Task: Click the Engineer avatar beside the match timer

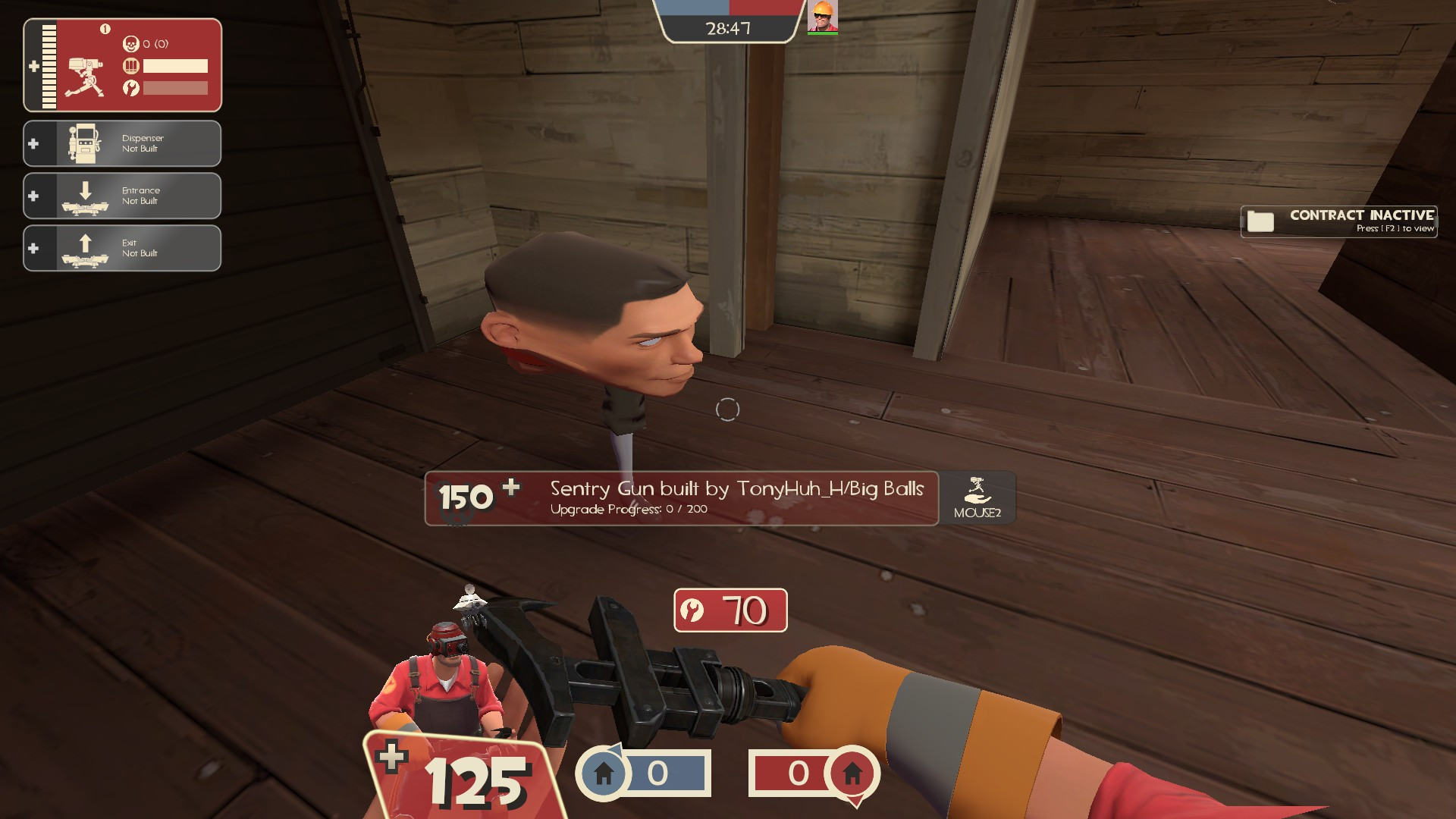Action: point(824,15)
